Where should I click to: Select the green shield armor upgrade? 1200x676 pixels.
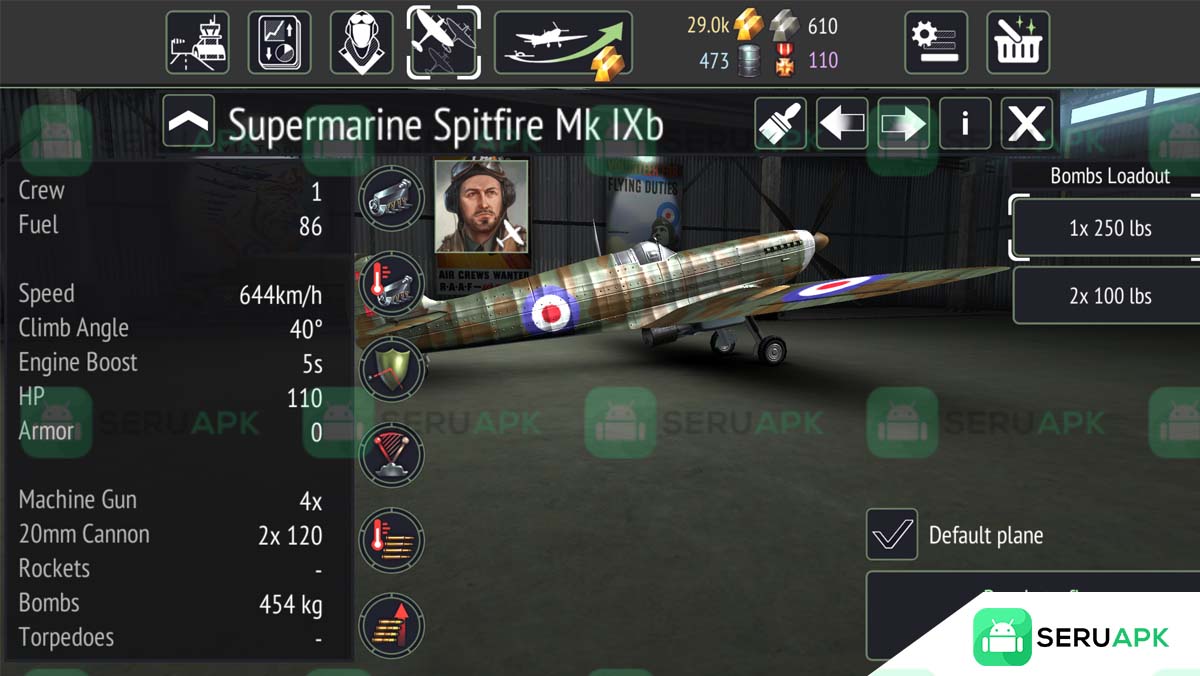click(x=391, y=368)
